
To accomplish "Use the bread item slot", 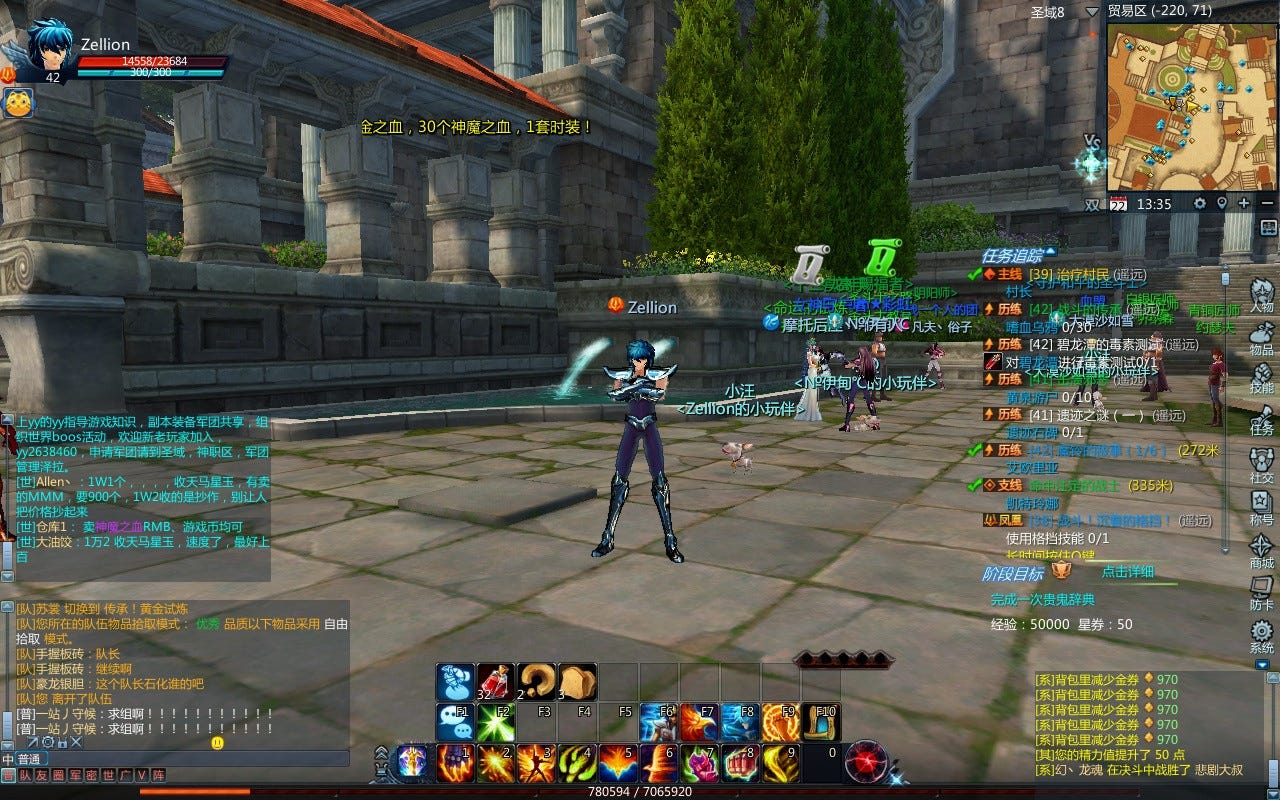I will (577, 681).
